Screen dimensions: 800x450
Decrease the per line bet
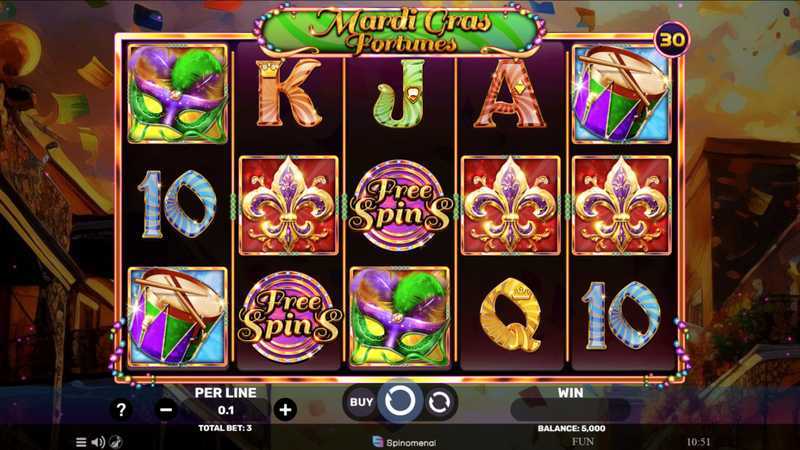[x=166, y=409]
